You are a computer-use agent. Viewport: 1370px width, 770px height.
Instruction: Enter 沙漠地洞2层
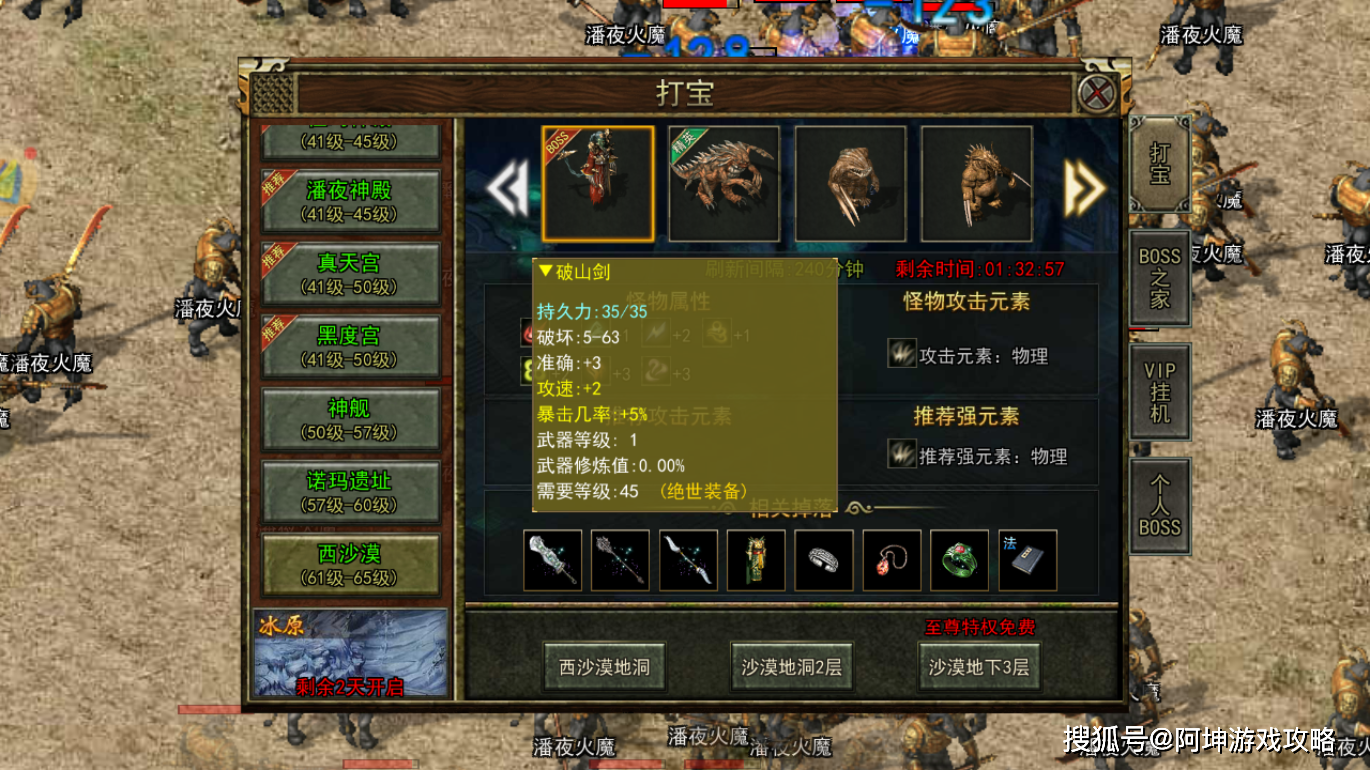click(x=792, y=667)
